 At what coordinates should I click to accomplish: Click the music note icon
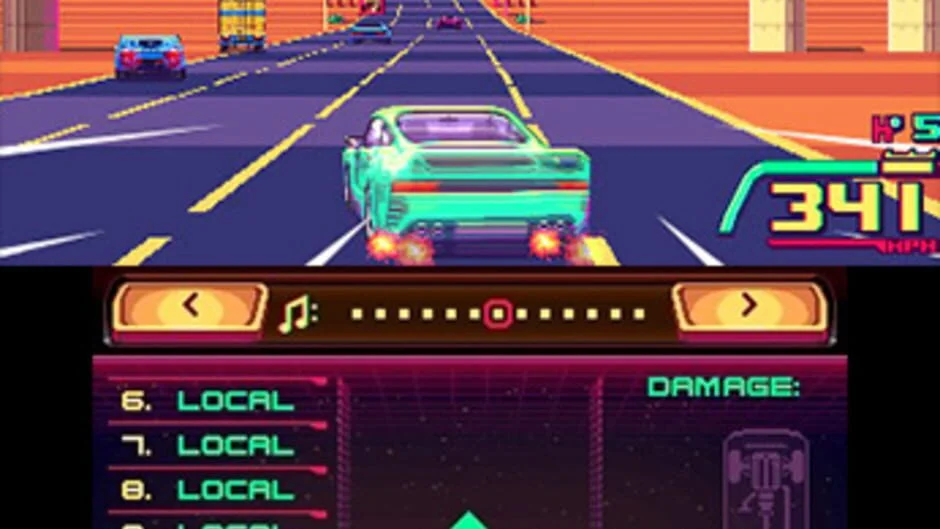pos(297,315)
